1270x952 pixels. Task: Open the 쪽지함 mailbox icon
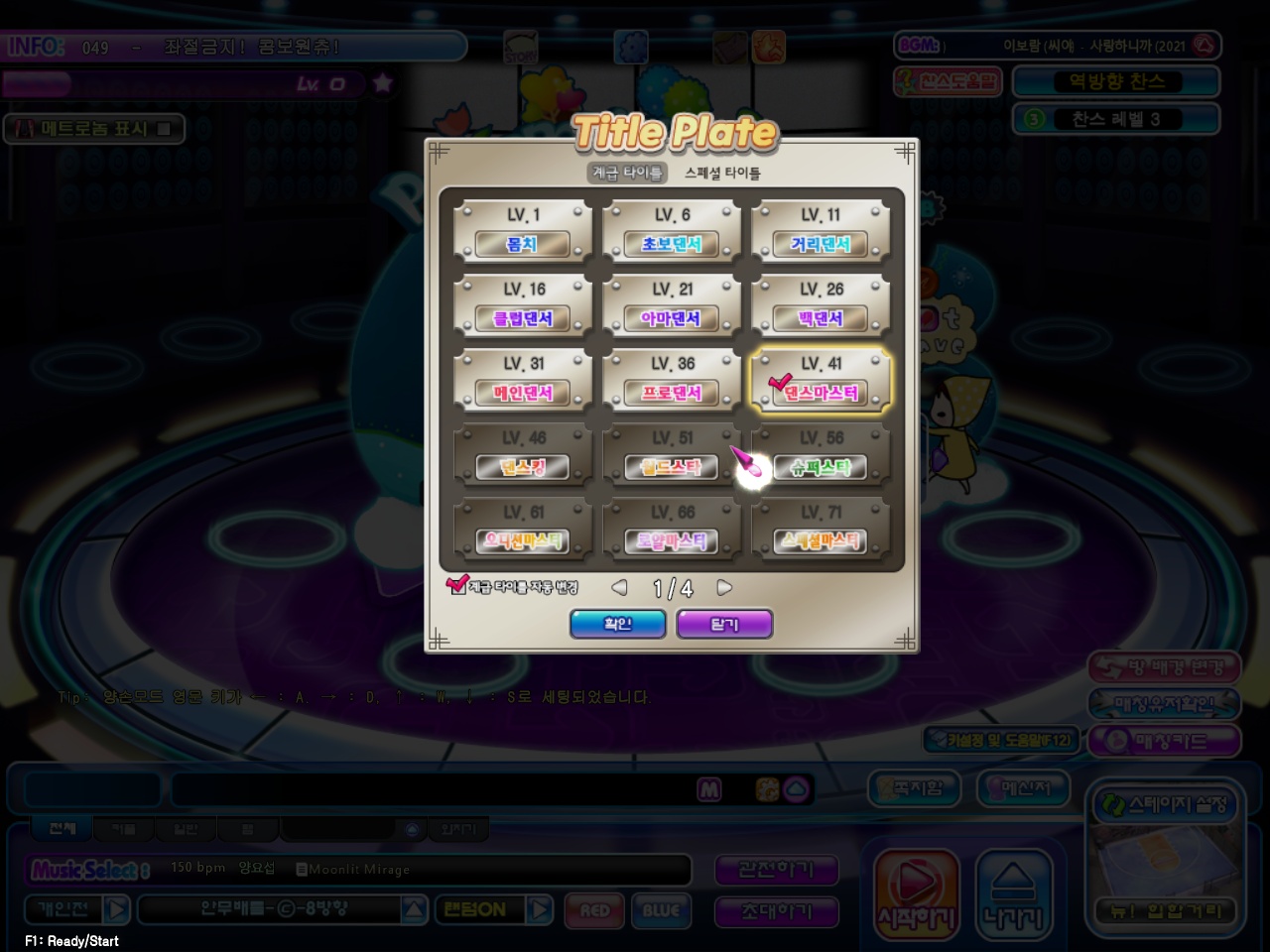(x=913, y=789)
